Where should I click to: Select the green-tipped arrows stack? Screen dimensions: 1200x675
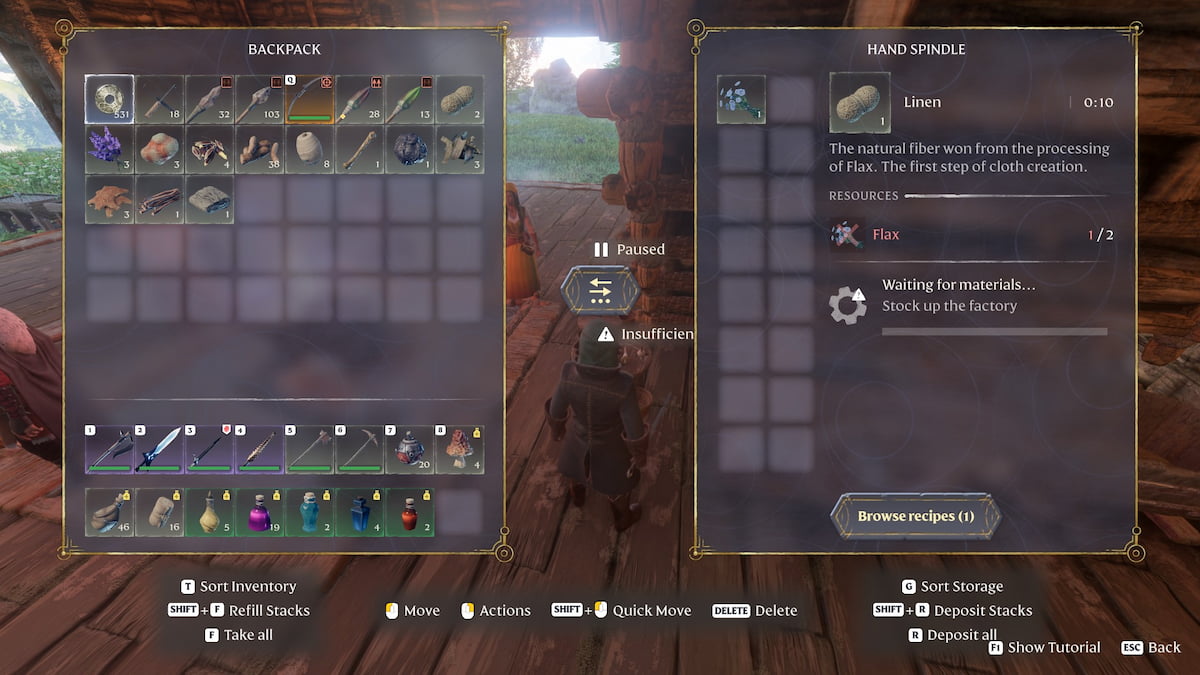(x=409, y=99)
